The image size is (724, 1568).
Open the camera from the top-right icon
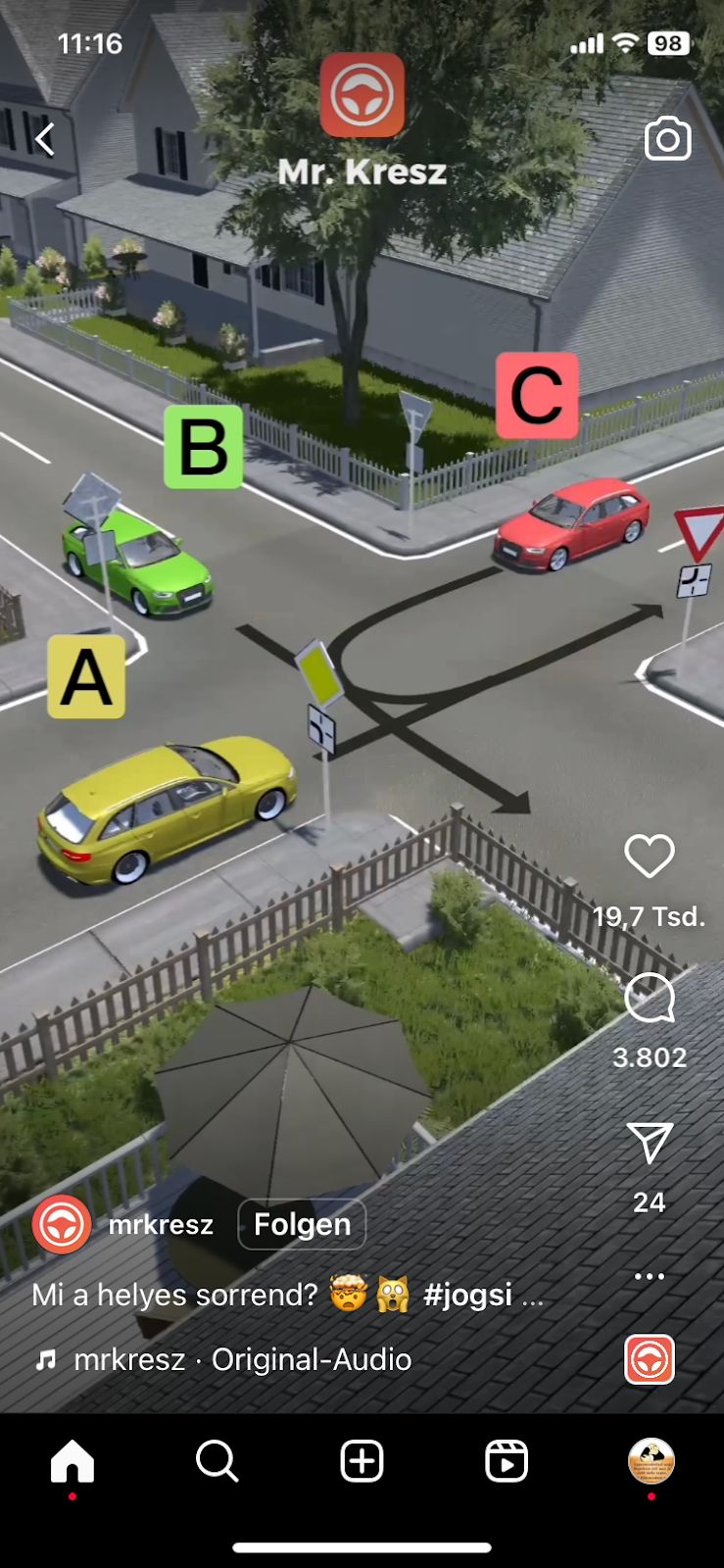click(x=667, y=139)
